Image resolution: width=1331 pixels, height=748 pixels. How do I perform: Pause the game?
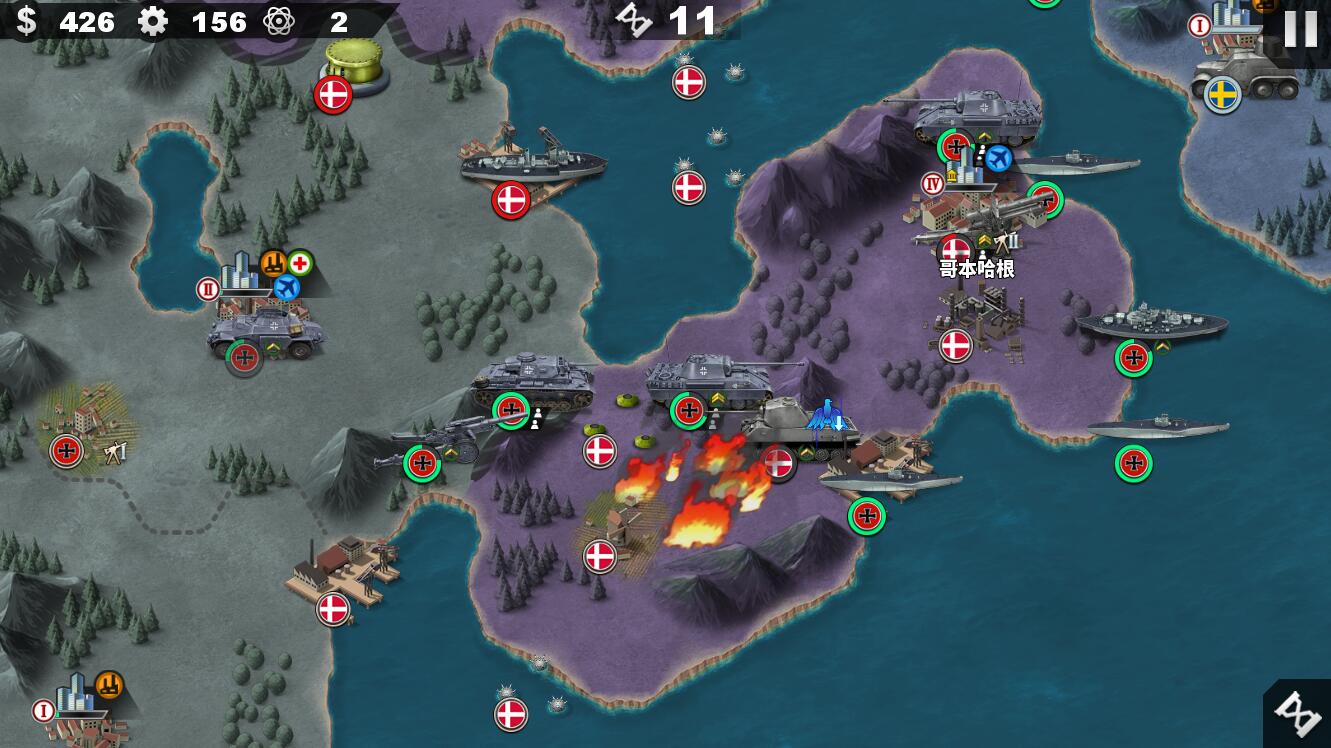pyautogui.click(x=1299, y=29)
